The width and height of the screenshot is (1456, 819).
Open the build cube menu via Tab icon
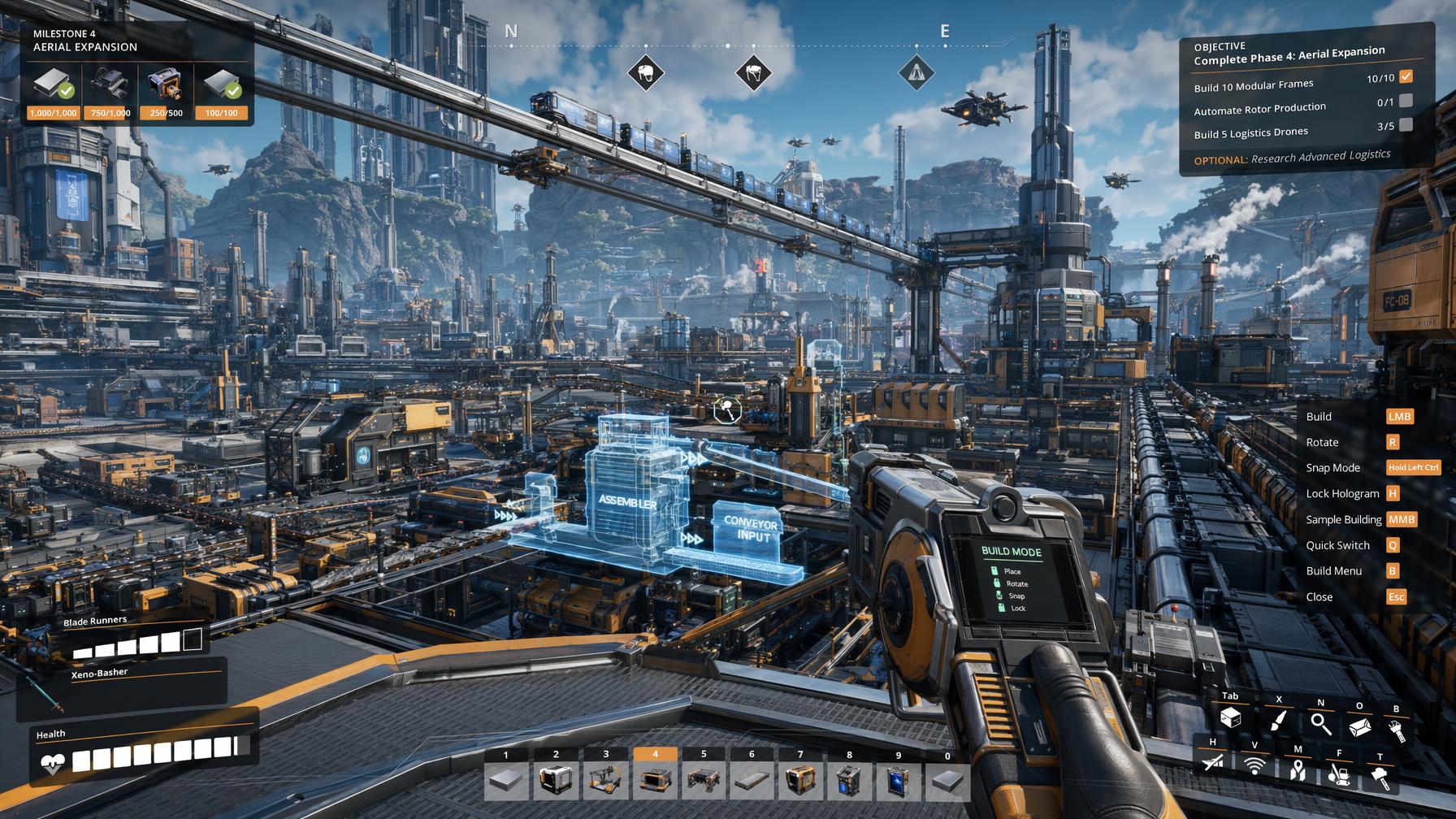[1231, 719]
